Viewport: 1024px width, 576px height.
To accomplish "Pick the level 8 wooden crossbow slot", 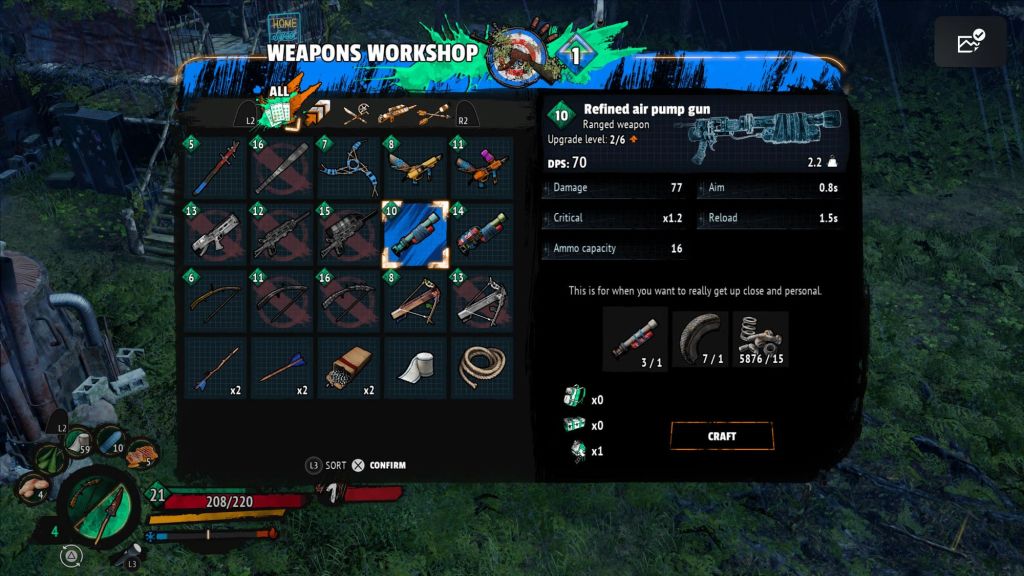I will click(x=415, y=301).
